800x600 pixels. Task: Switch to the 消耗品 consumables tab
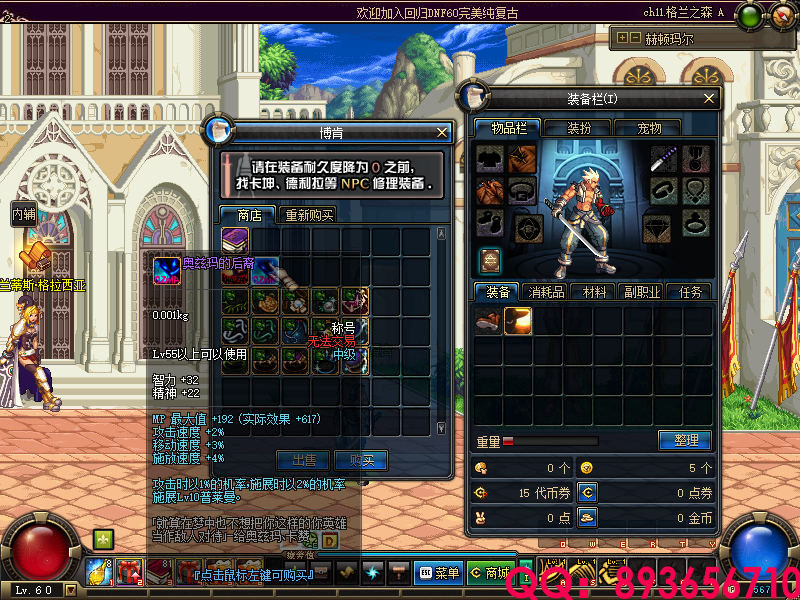point(546,292)
